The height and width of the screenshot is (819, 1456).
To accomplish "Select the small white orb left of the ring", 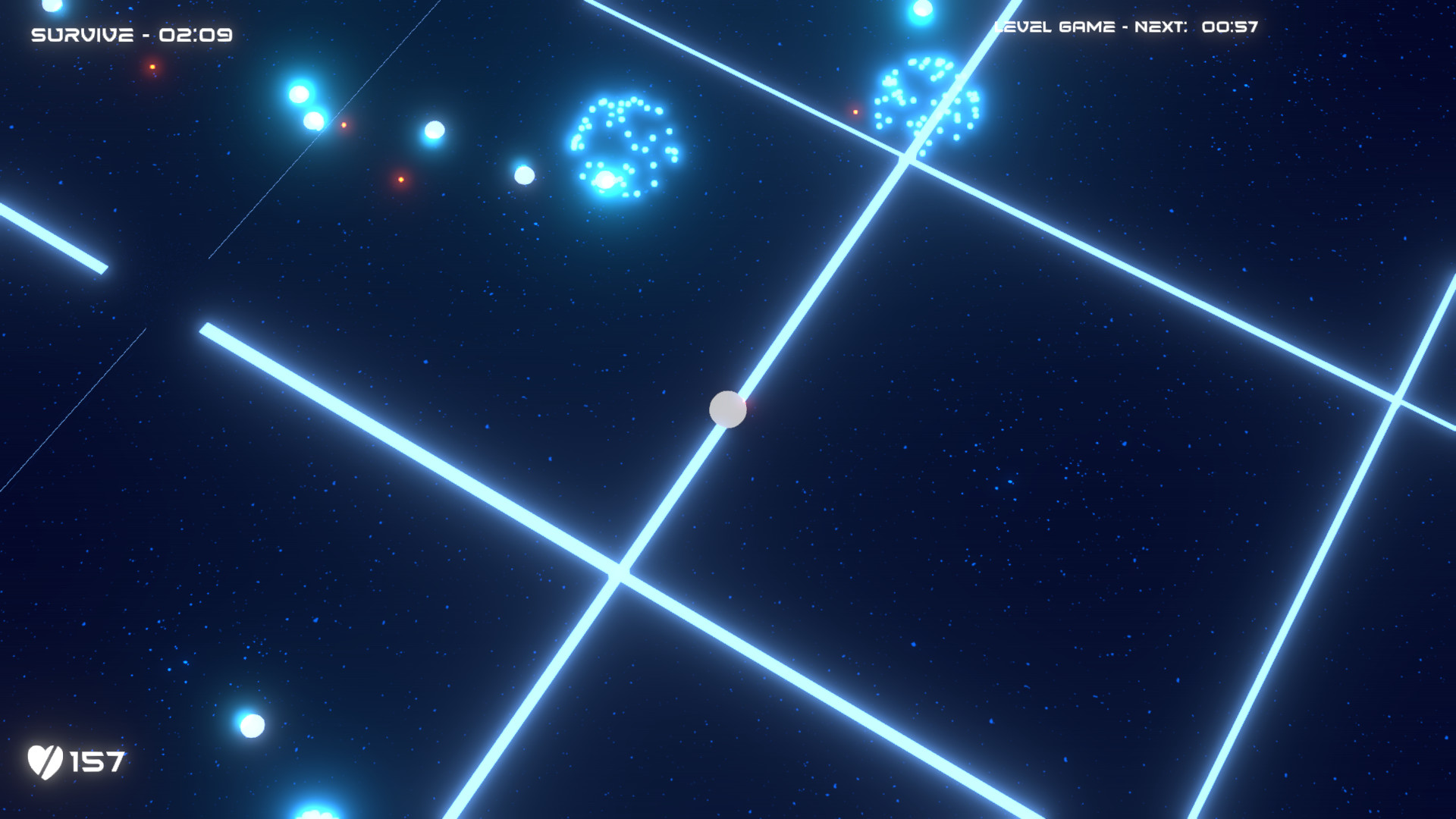I will [x=524, y=175].
